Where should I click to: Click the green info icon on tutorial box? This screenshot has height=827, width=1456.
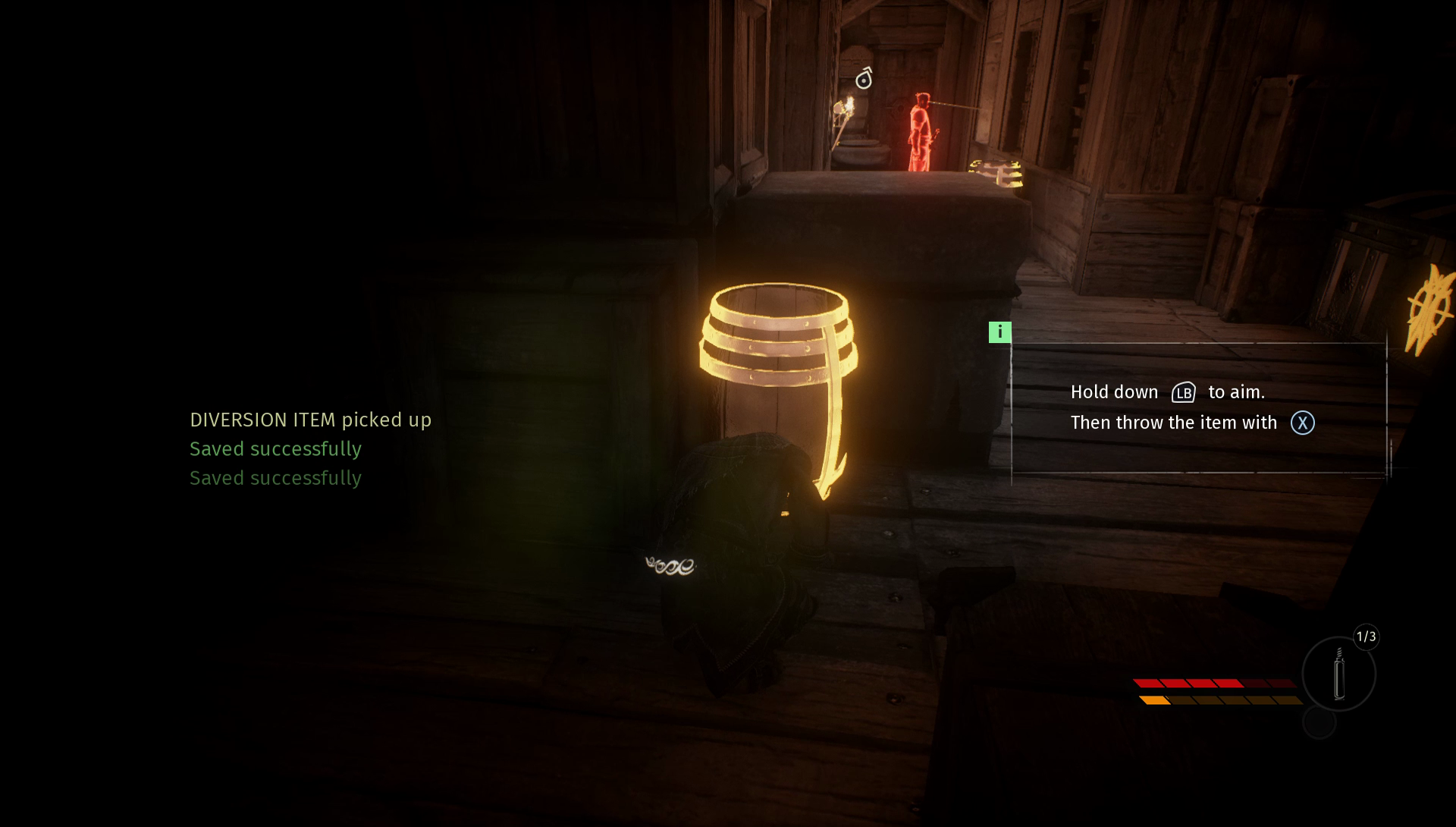click(x=999, y=332)
